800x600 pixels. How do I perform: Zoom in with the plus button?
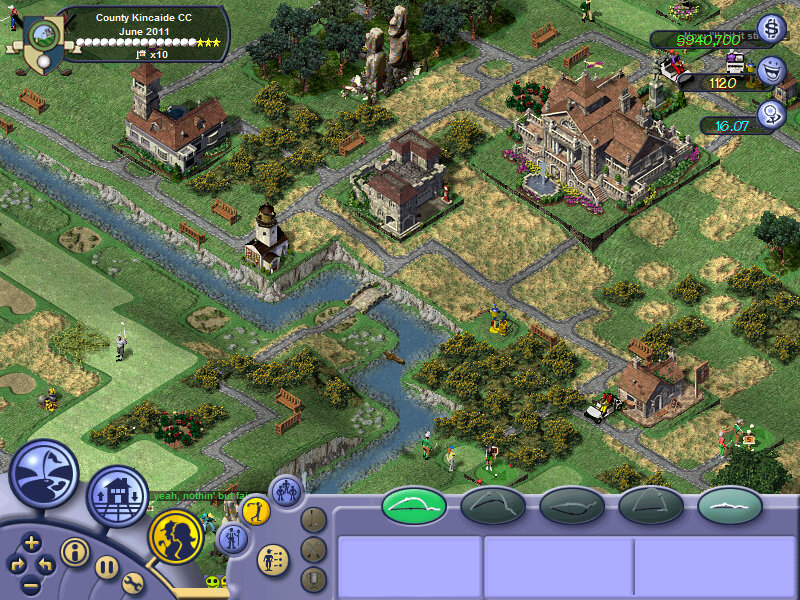click(x=31, y=543)
